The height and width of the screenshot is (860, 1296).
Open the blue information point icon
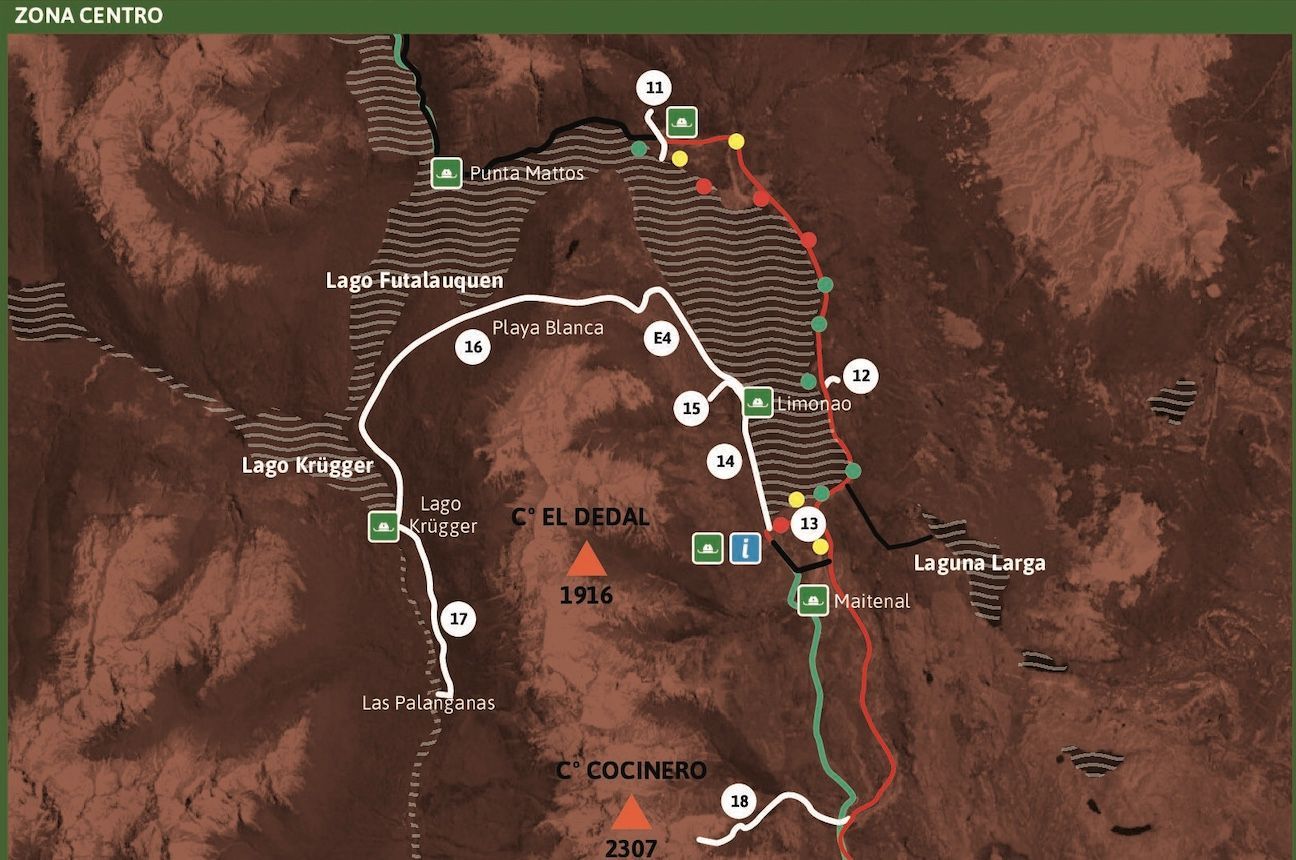coord(745,547)
